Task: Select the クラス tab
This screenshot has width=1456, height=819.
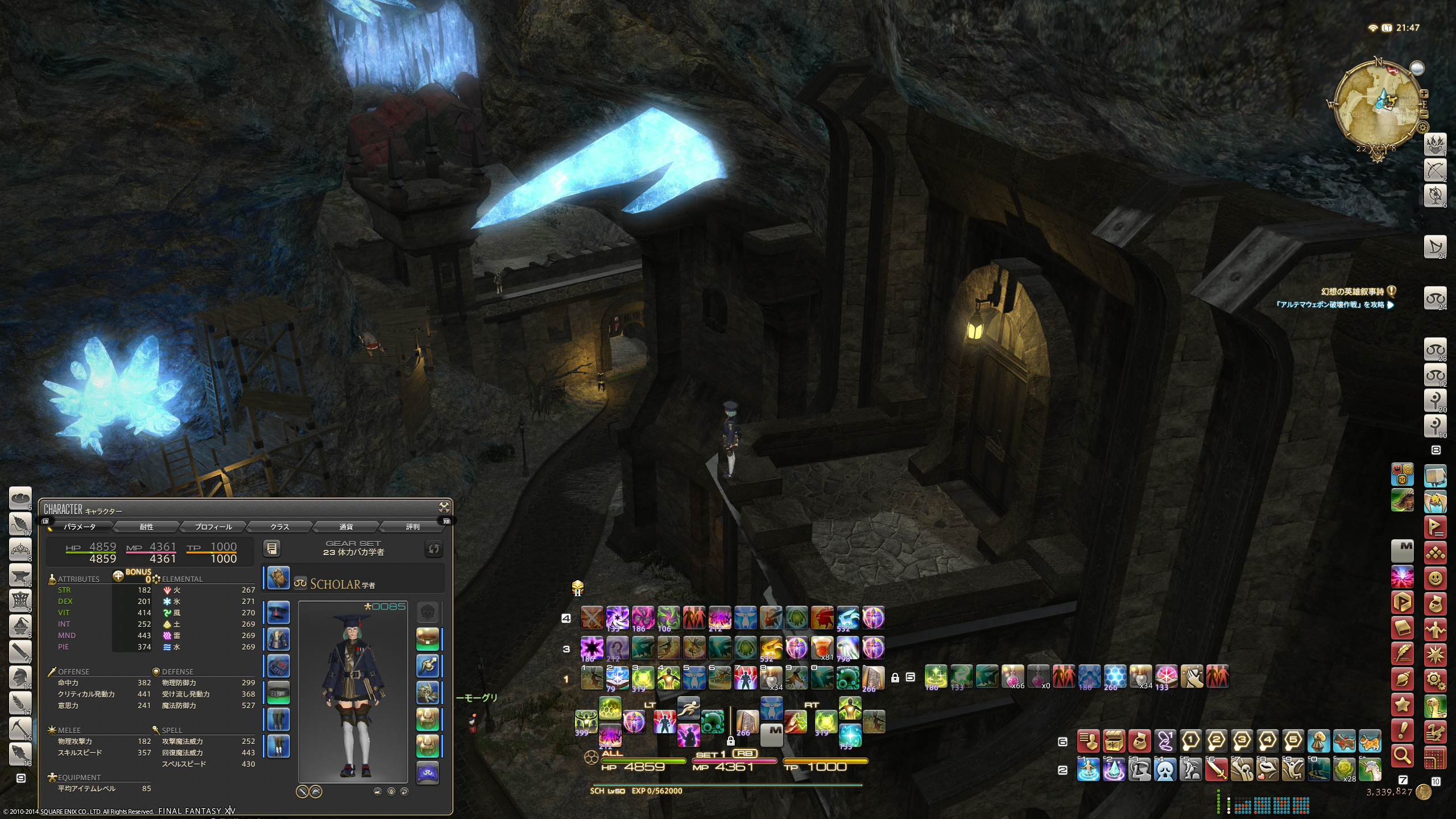Action: coord(279,527)
